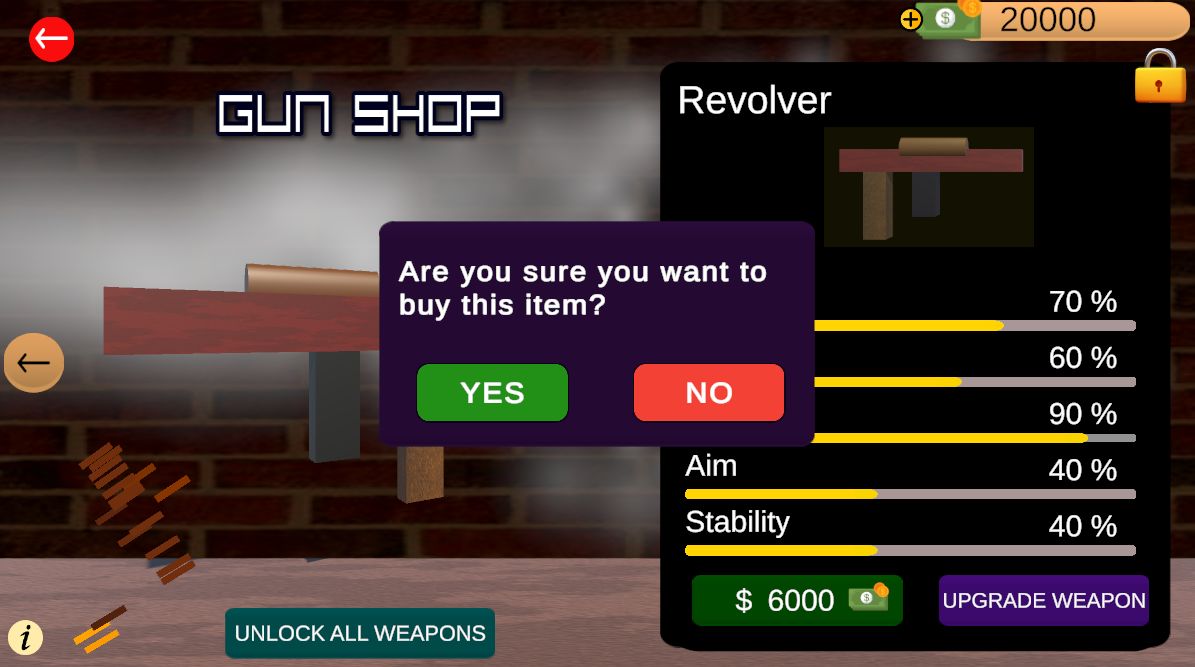Viewport: 1195px width, 667px height.
Task: Add more cash with the plus icon
Action: [910, 19]
